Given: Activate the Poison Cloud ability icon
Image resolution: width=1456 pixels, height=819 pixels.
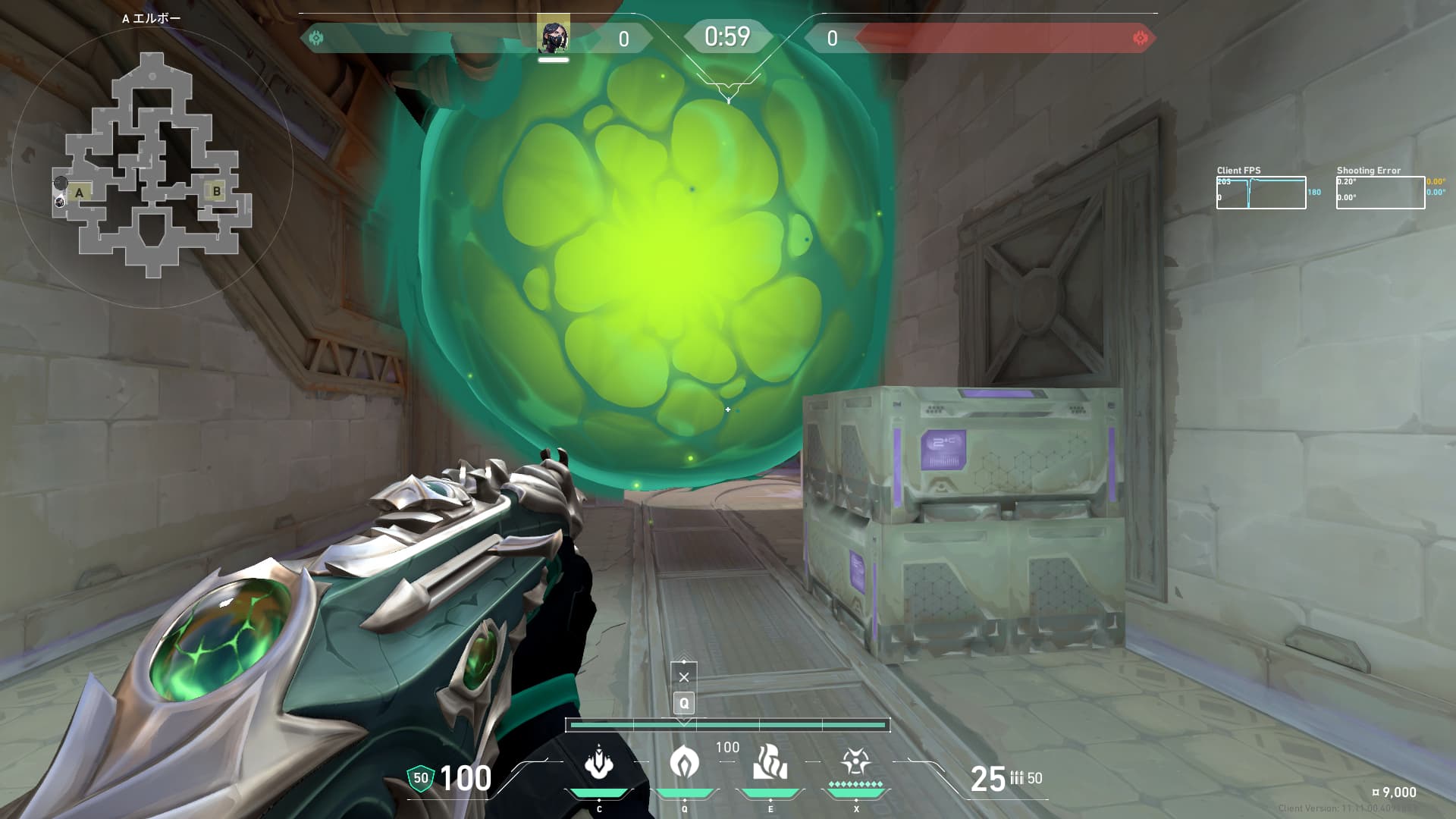Looking at the screenshot, I should click(685, 763).
